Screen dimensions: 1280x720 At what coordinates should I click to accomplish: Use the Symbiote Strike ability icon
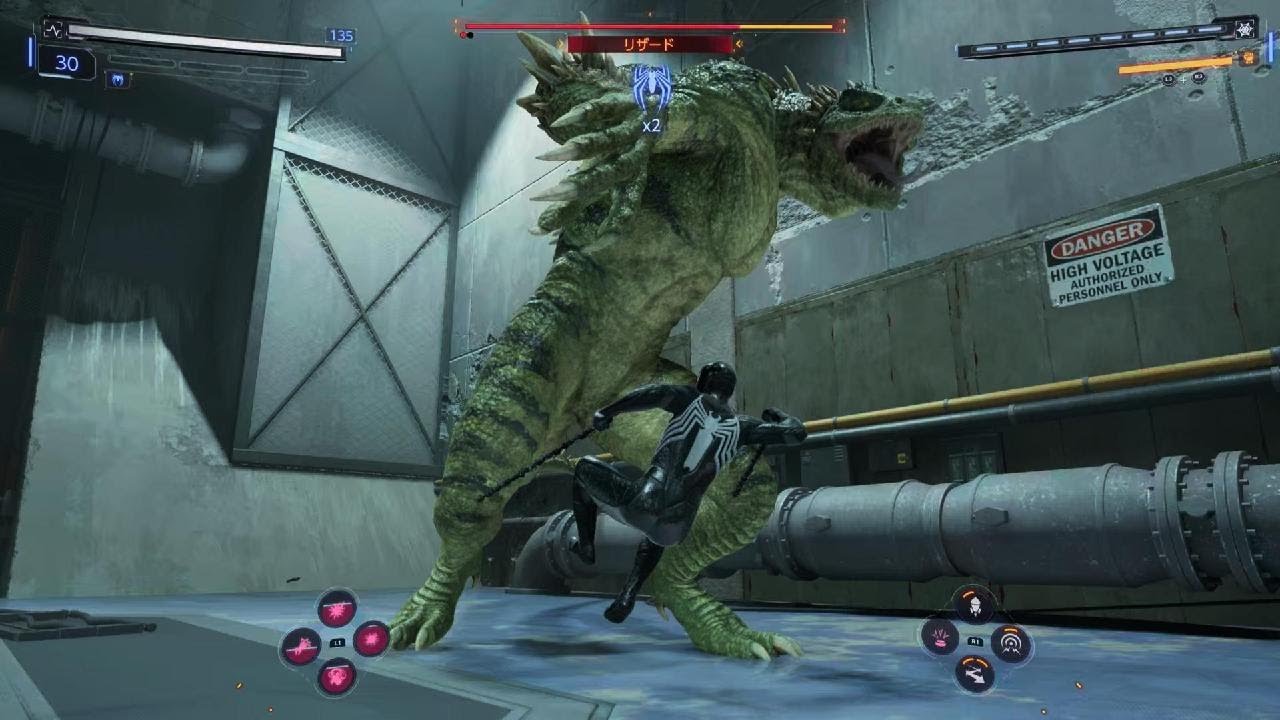(x=301, y=646)
